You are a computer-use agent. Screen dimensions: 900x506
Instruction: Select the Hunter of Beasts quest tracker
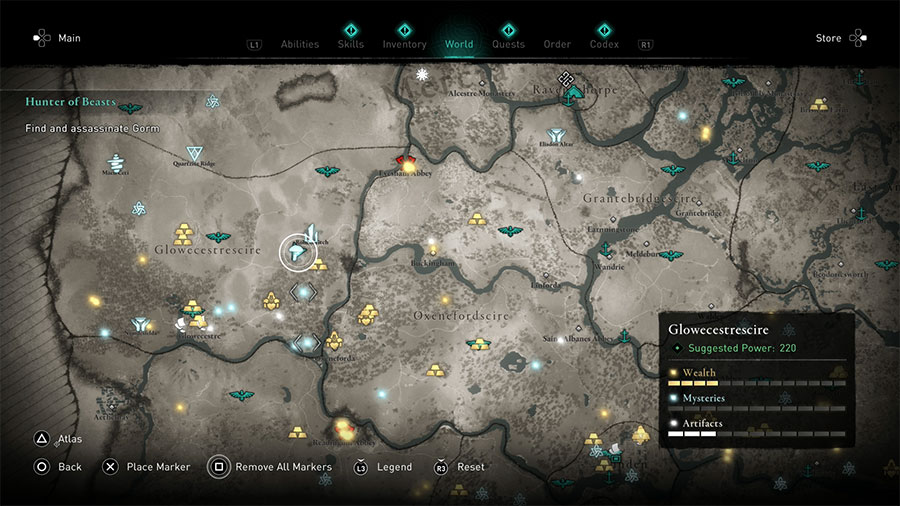click(x=72, y=102)
